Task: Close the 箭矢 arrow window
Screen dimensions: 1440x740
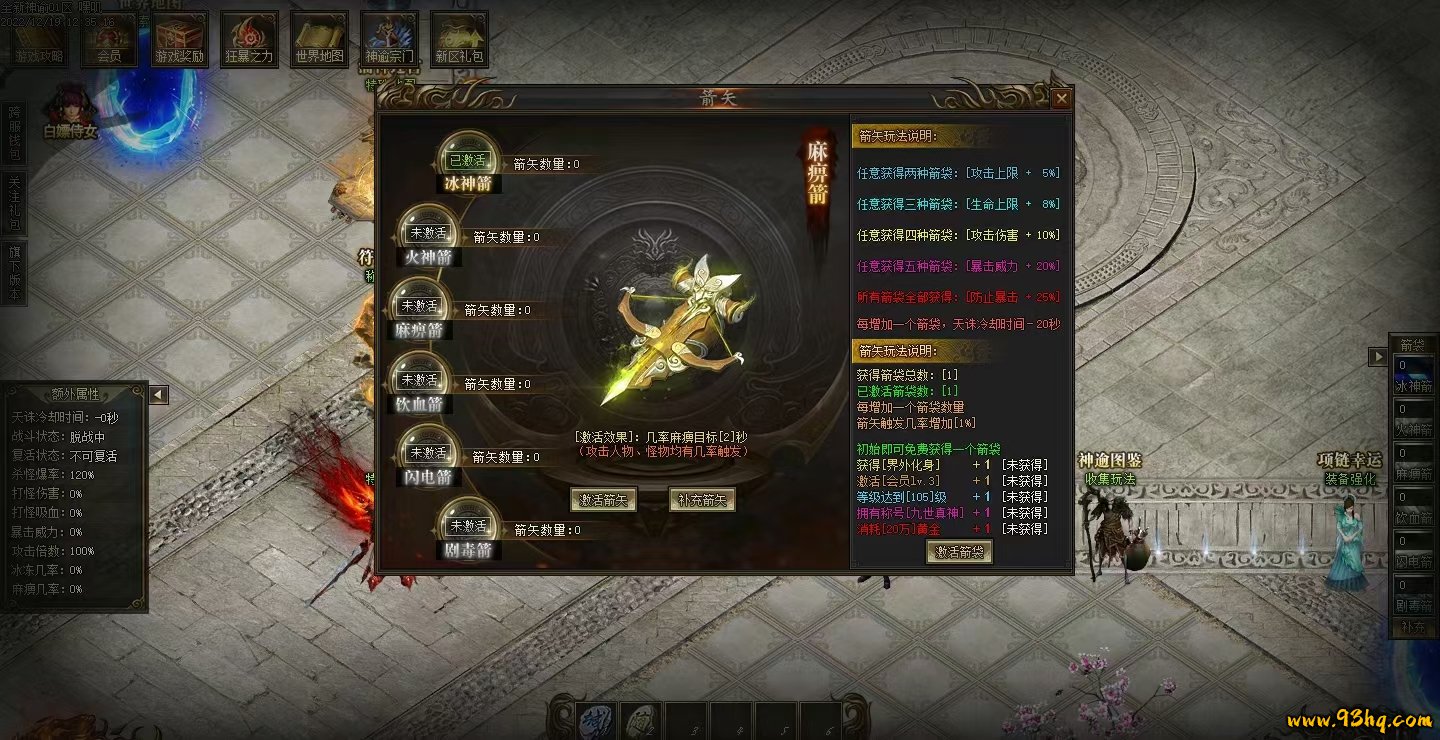Action: [1061, 98]
